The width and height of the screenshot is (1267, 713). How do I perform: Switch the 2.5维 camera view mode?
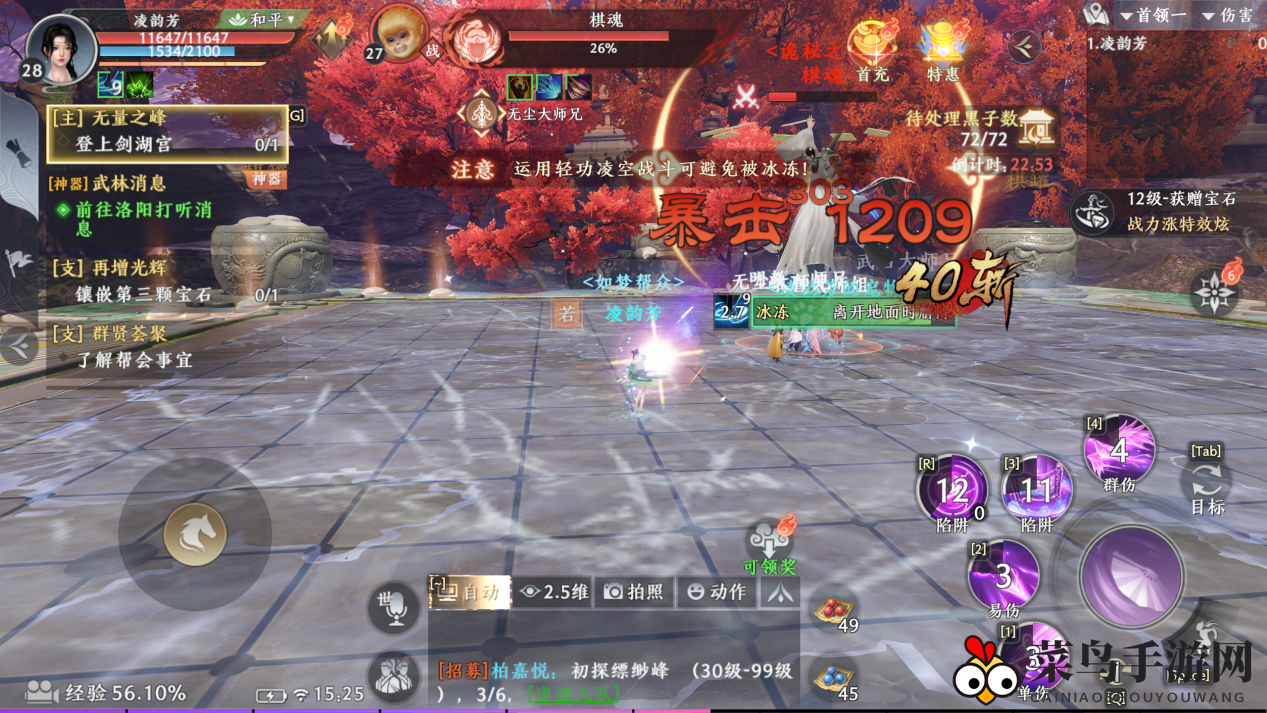[x=555, y=592]
